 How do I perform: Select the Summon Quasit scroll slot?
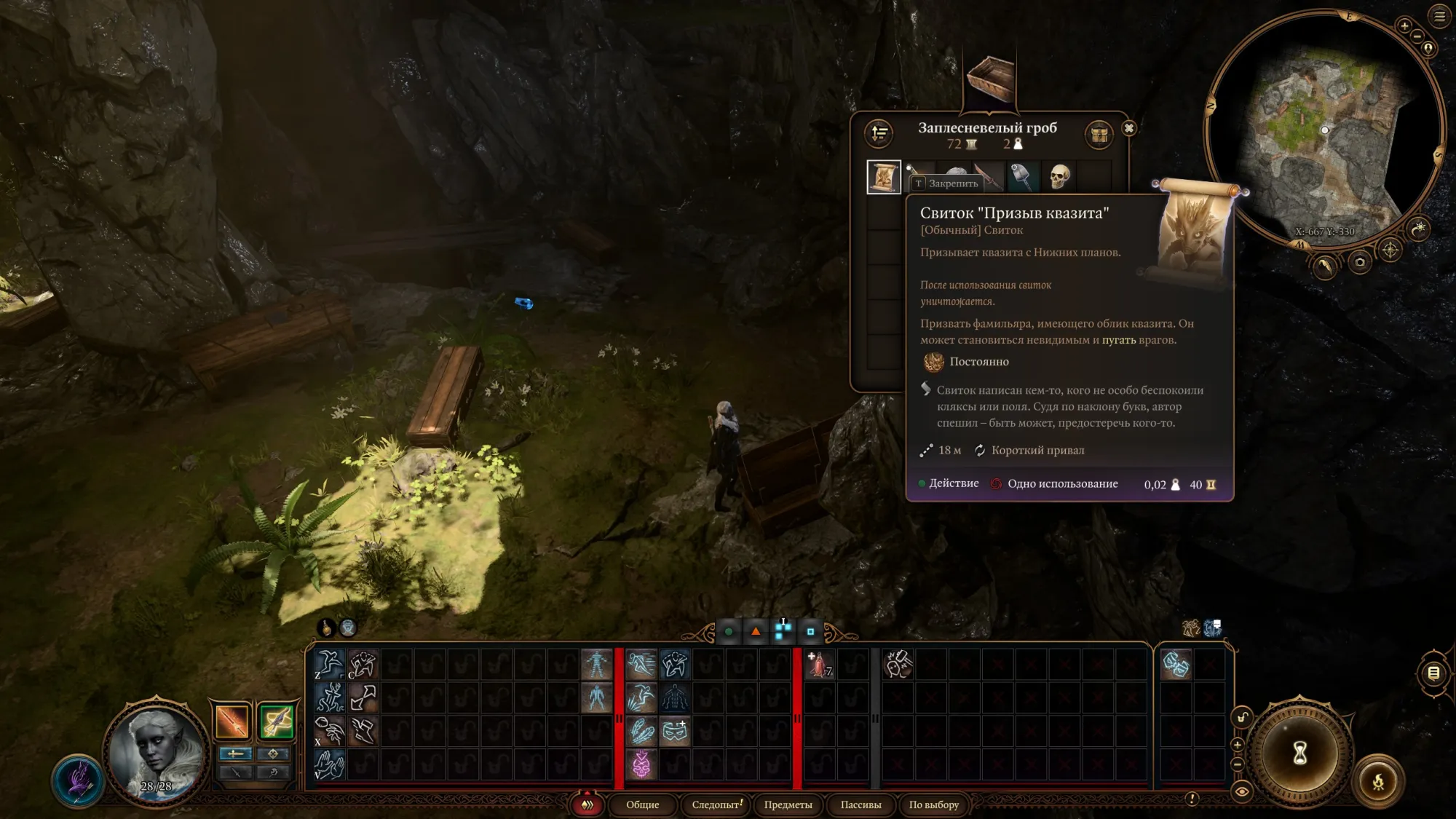point(884,177)
